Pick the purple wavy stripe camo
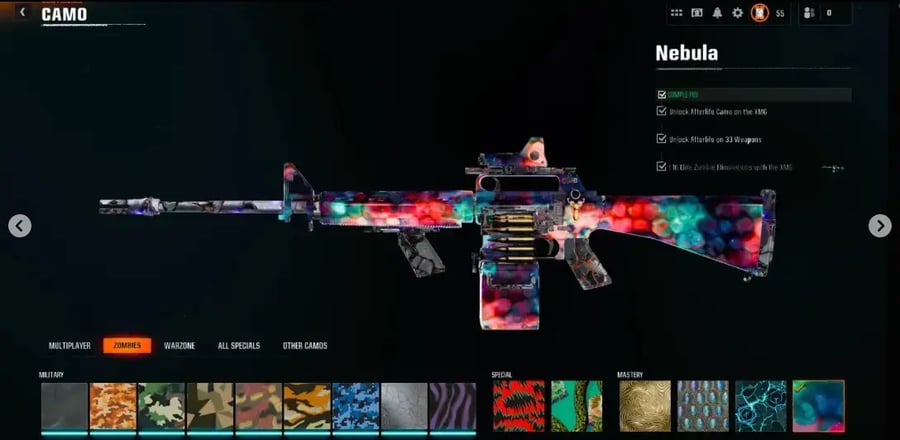 coord(452,406)
